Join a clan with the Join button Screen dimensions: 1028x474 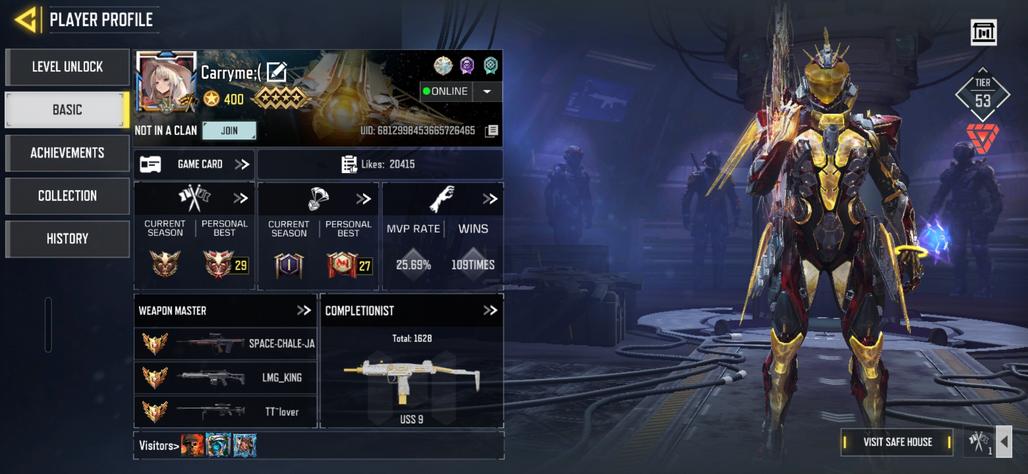click(x=229, y=131)
